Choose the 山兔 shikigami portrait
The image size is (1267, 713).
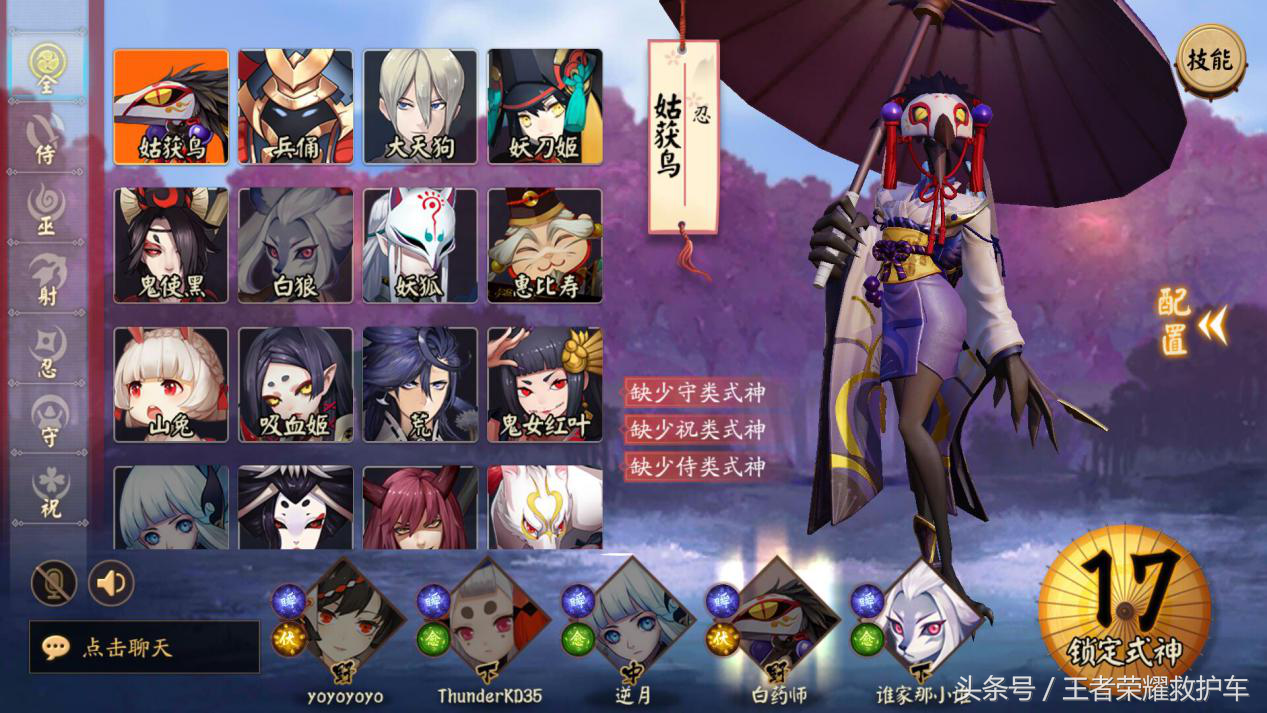(171, 385)
